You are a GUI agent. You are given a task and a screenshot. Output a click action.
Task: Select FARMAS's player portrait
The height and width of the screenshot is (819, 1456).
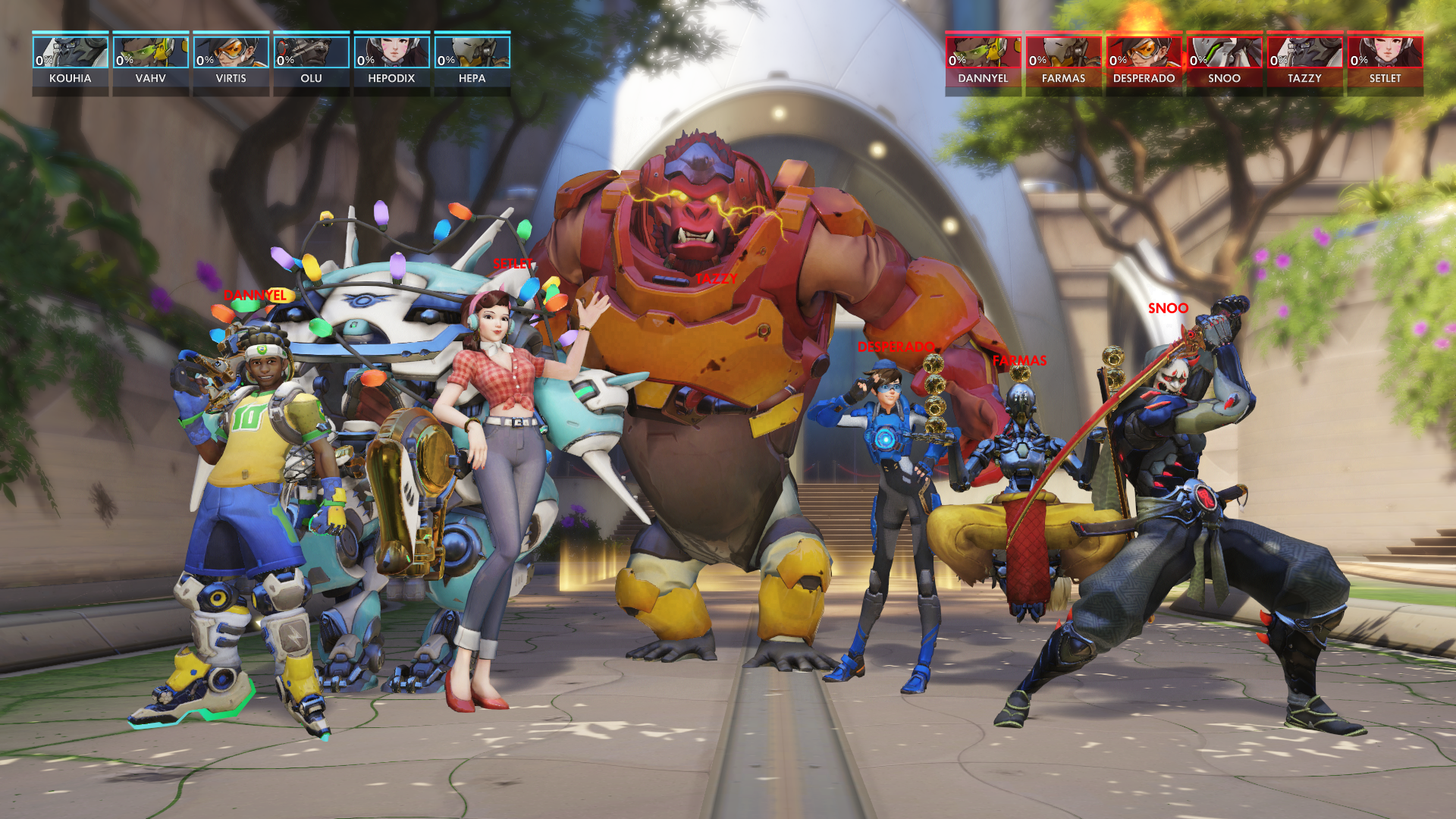[x=1064, y=53]
